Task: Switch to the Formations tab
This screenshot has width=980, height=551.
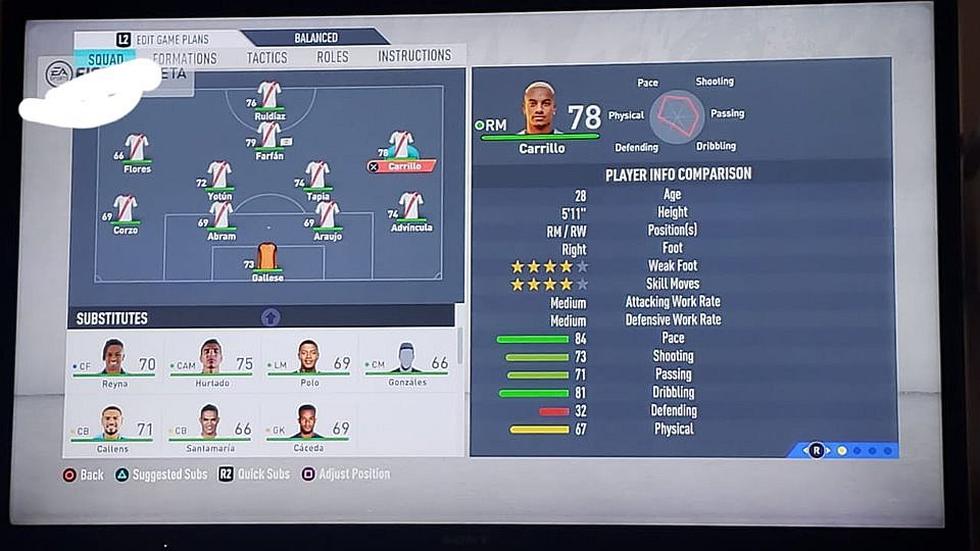Action: pyautogui.click(x=186, y=58)
